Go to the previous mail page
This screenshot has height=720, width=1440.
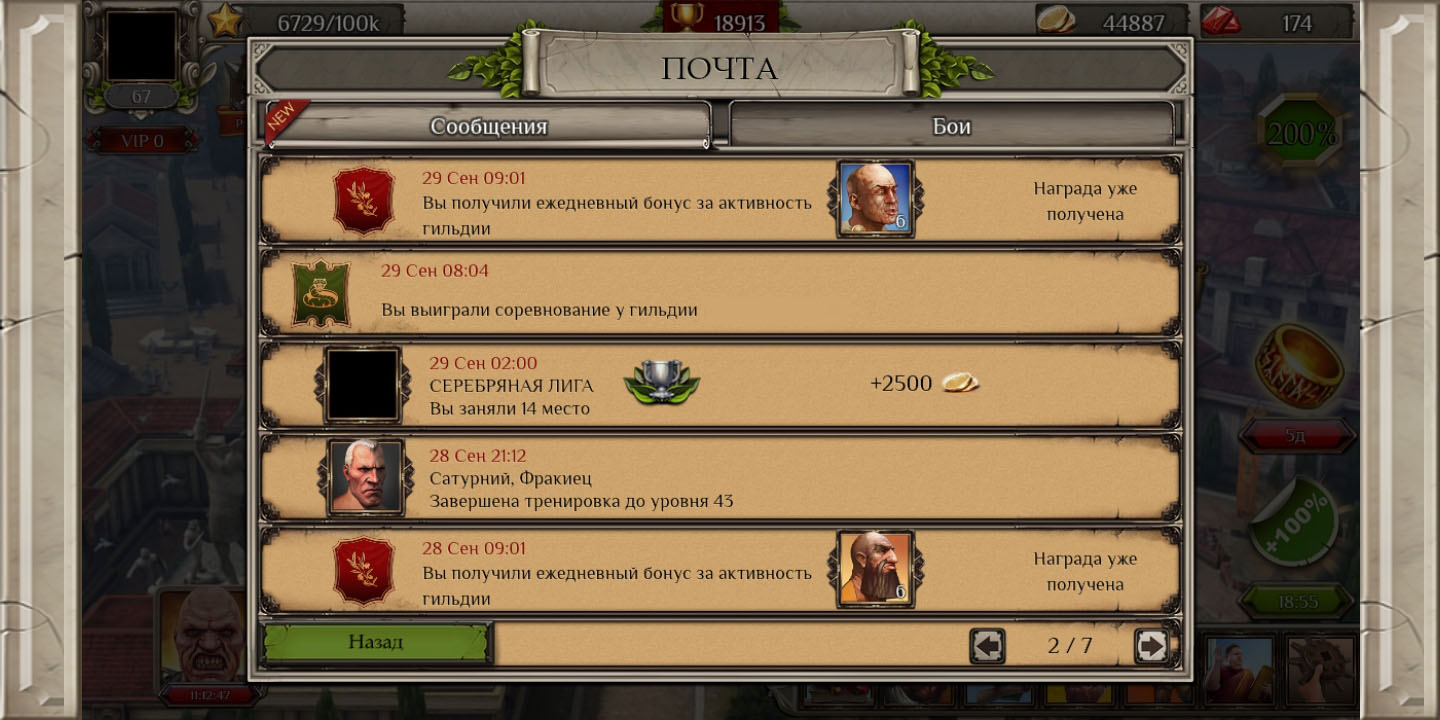coord(987,646)
